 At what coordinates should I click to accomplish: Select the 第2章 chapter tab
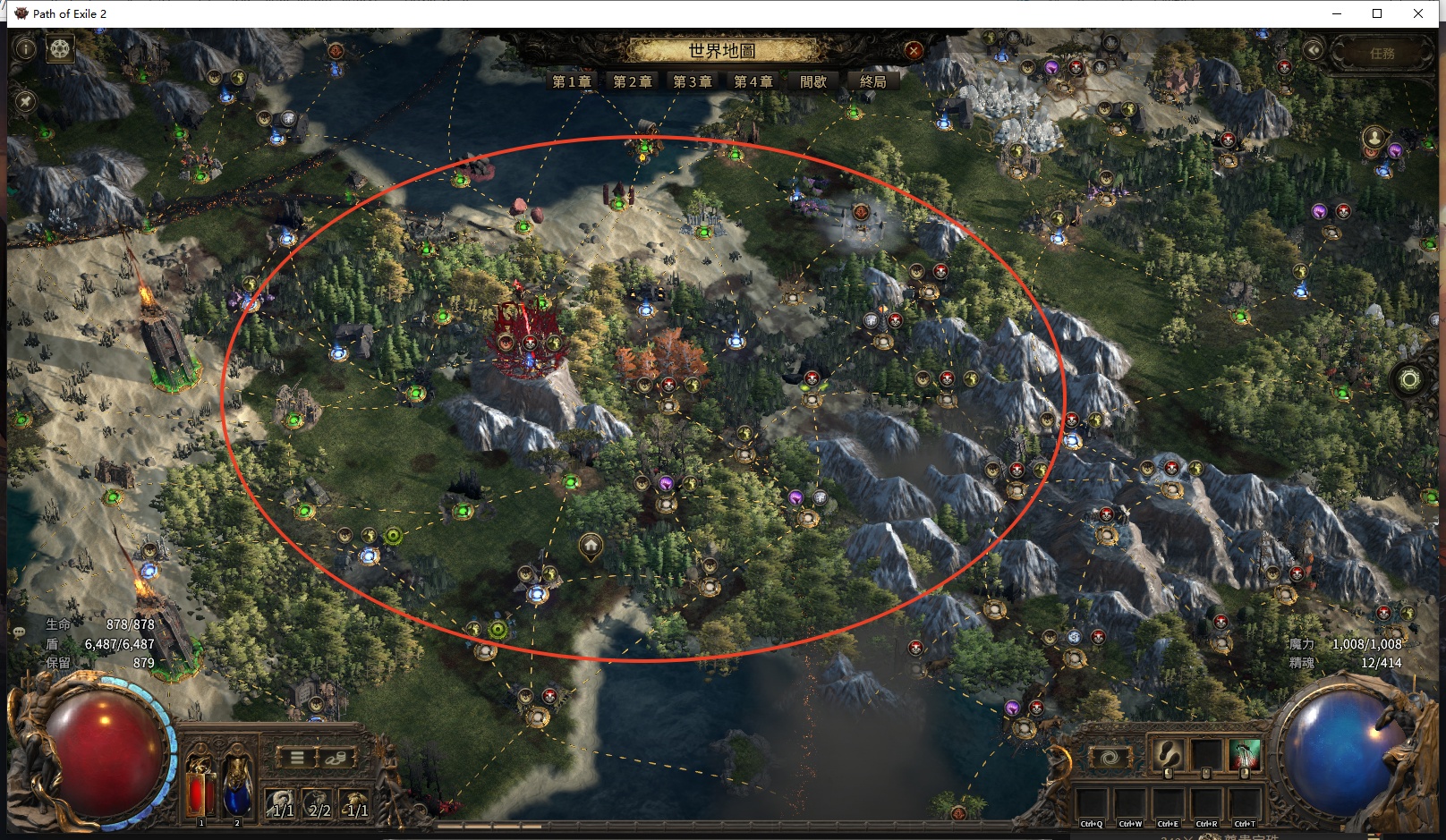tap(632, 81)
